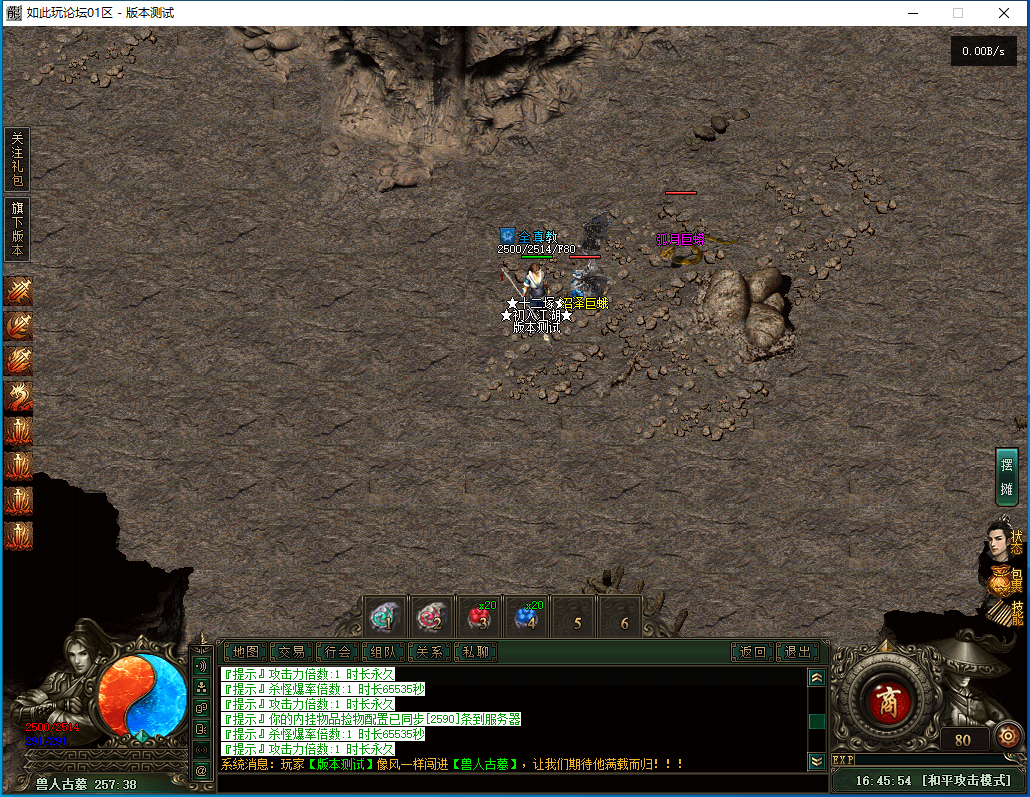The width and height of the screenshot is (1030, 797).
Task: Open the 关注礼包 gift pack button
Action: (17, 159)
